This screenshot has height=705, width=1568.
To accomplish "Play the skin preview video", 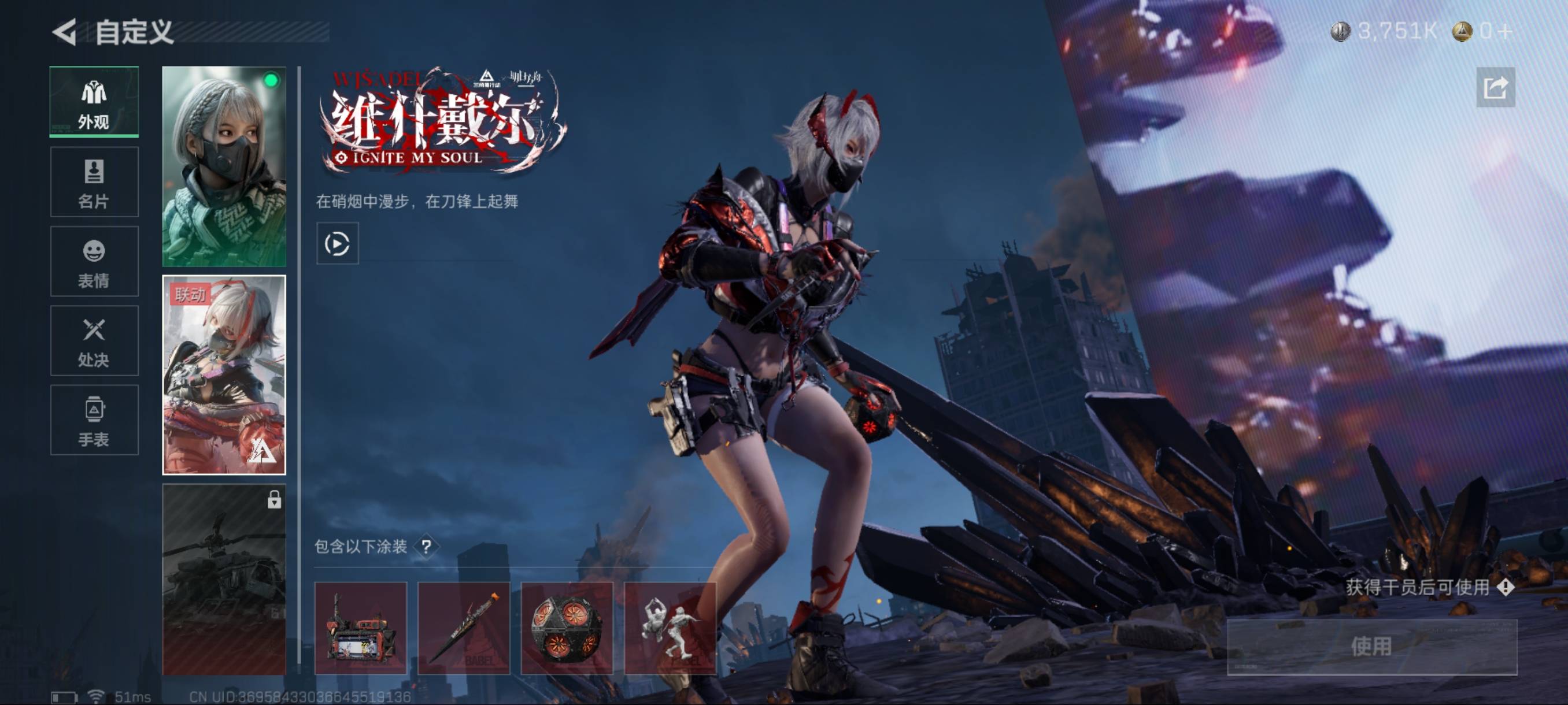I will [x=337, y=244].
